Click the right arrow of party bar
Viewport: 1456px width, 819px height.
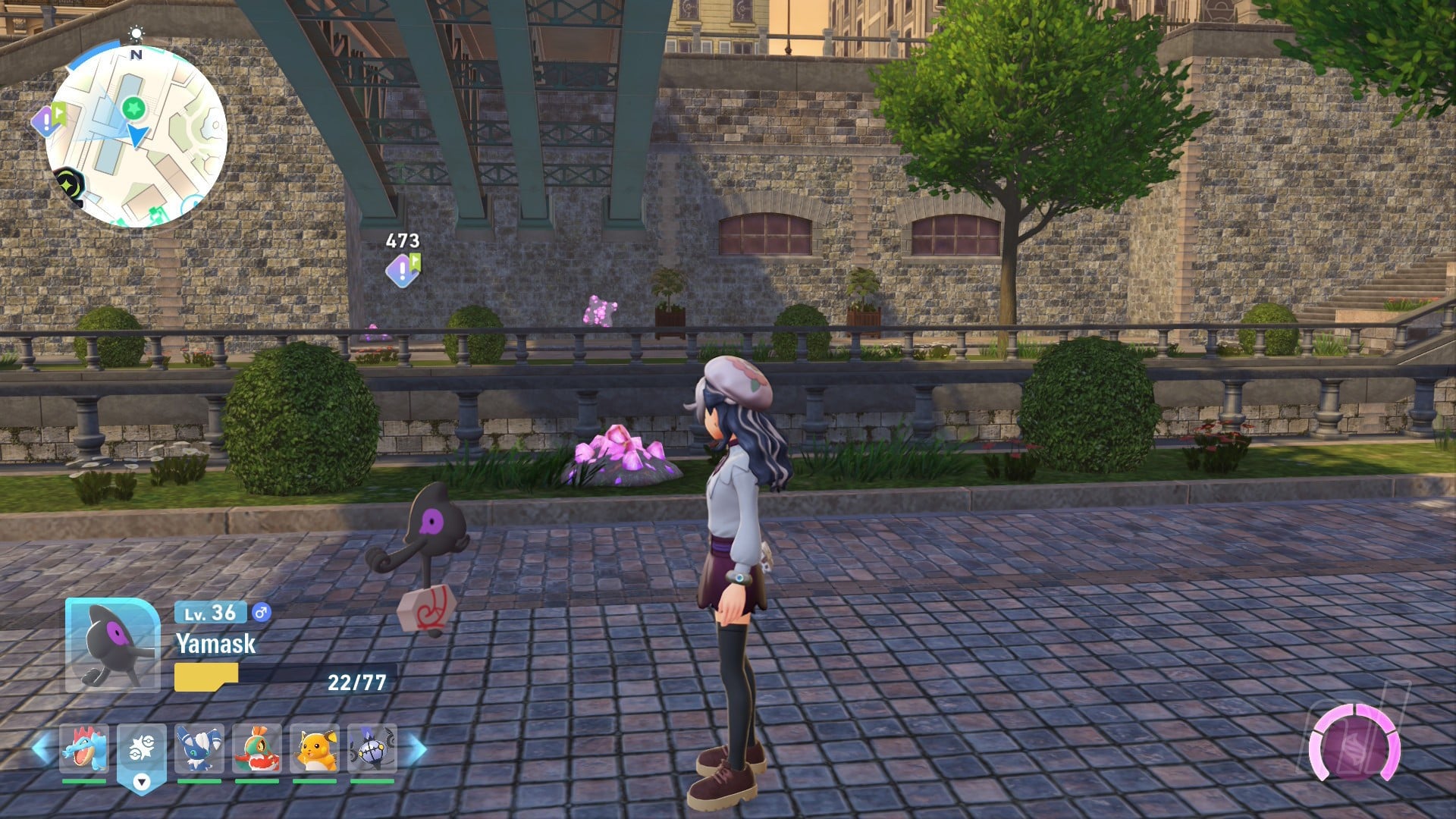point(416,748)
